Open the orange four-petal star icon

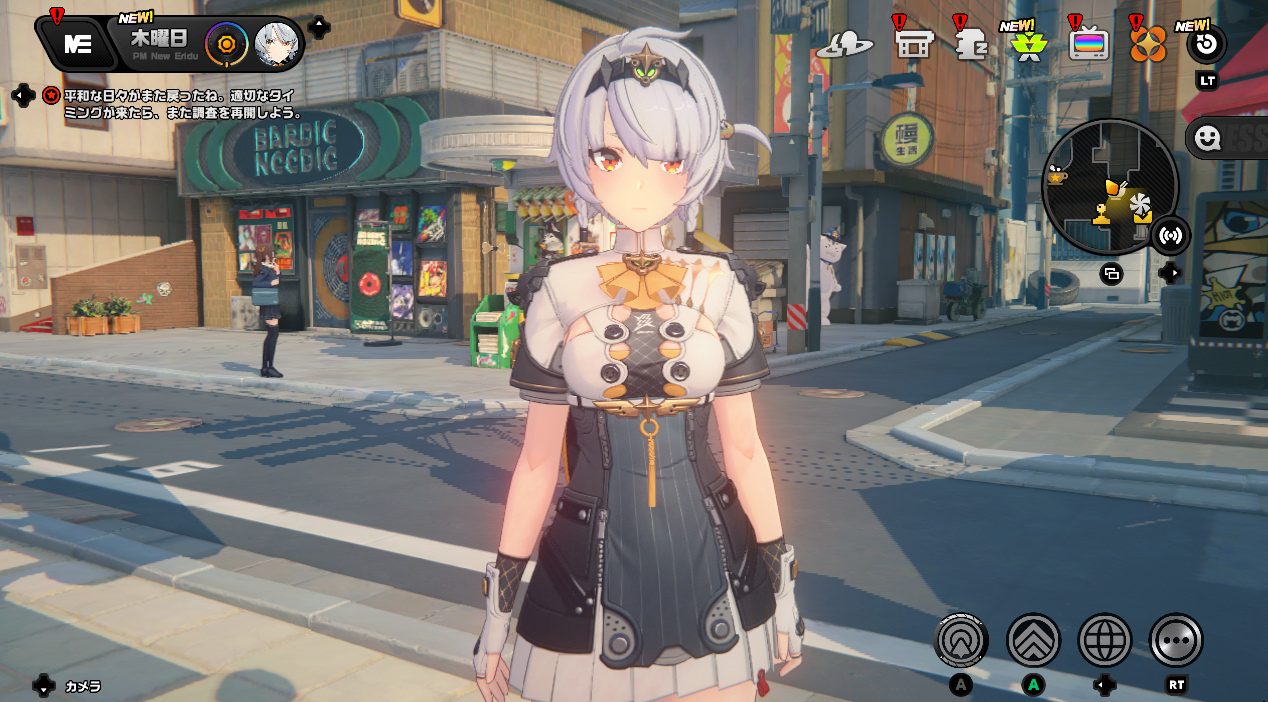point(1148,45)
